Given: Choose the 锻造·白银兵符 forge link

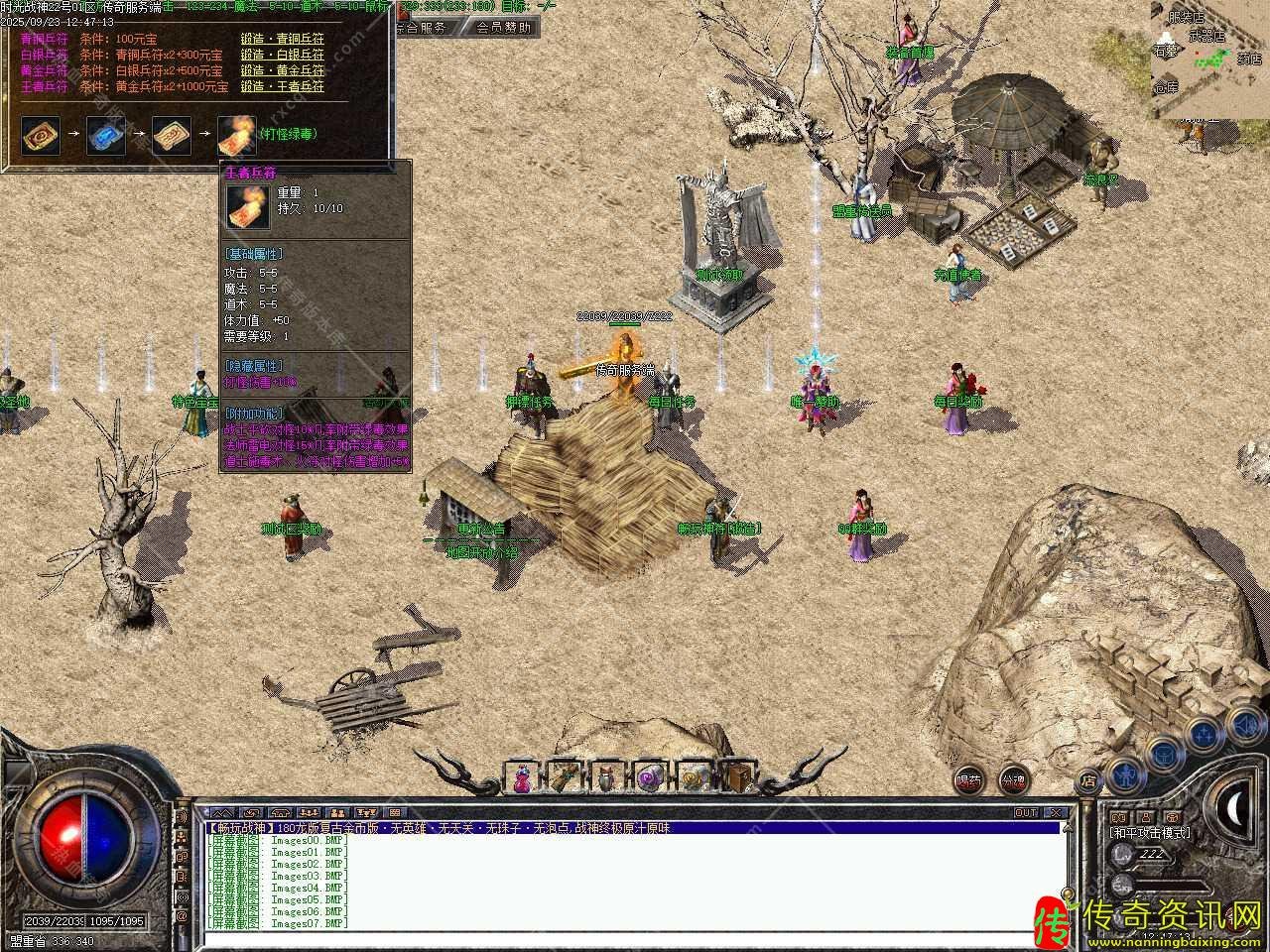Looking at the screenshot, I should [282, 56].
